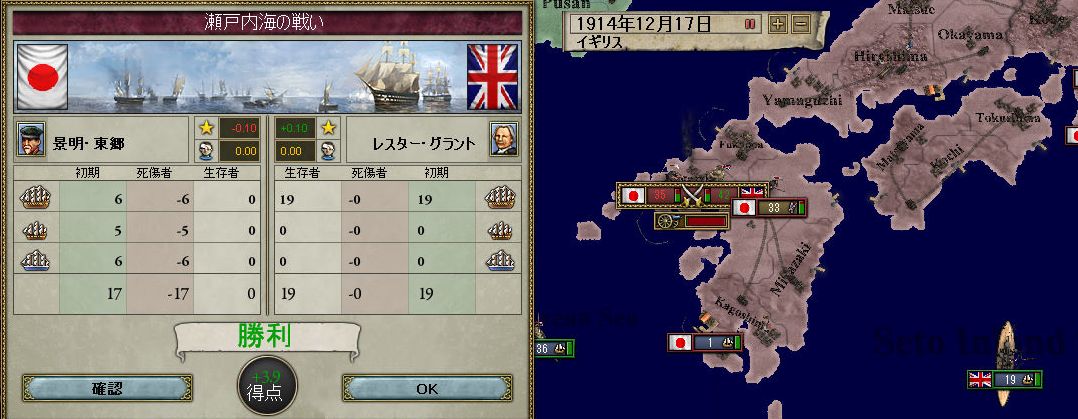Select the fleet counter showing 36
This screenshot has height=419, width=1078.
tap(552, 349)
